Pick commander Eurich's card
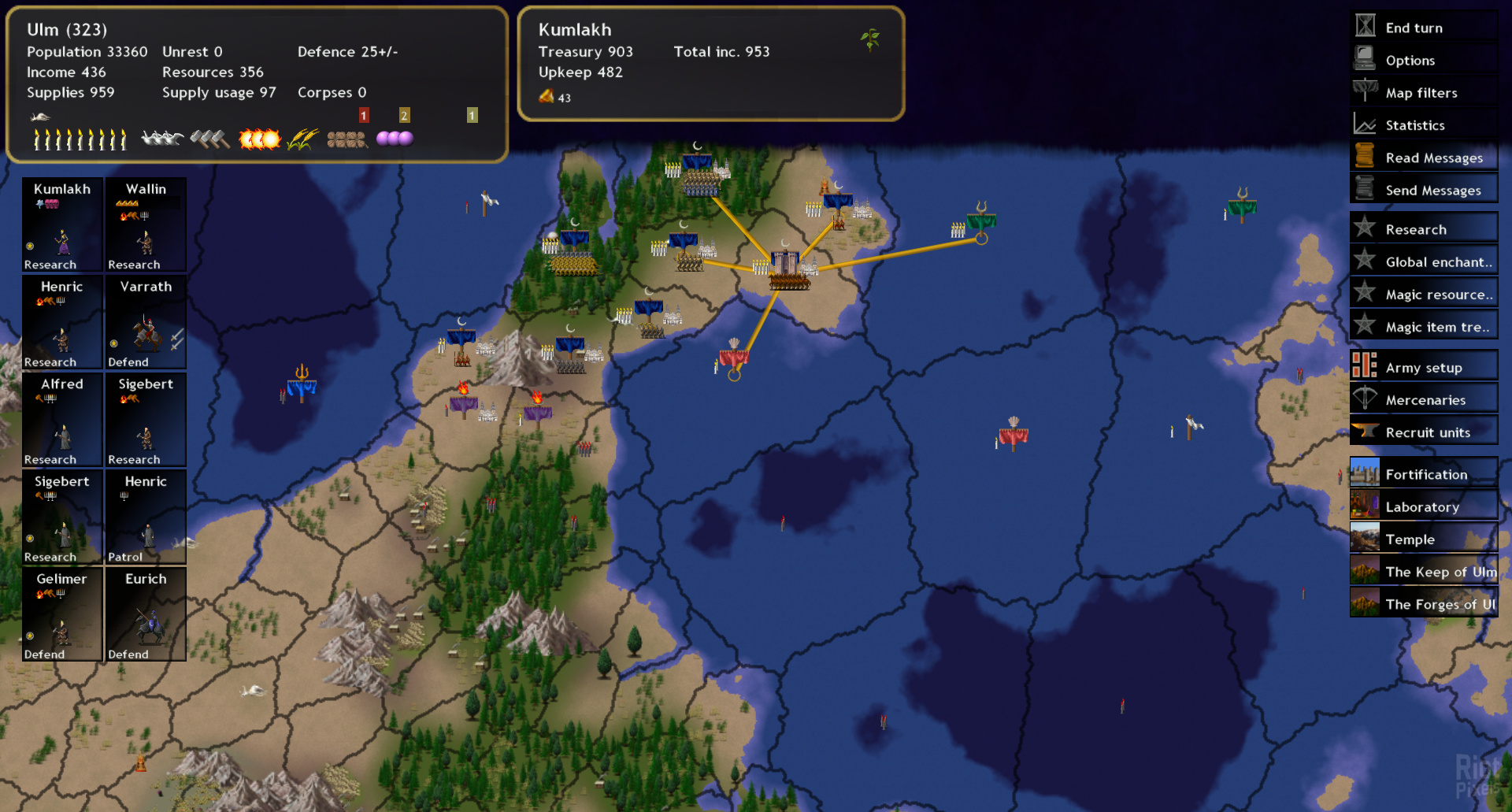This screenshot has width=1512, height=812. [146, 615]
